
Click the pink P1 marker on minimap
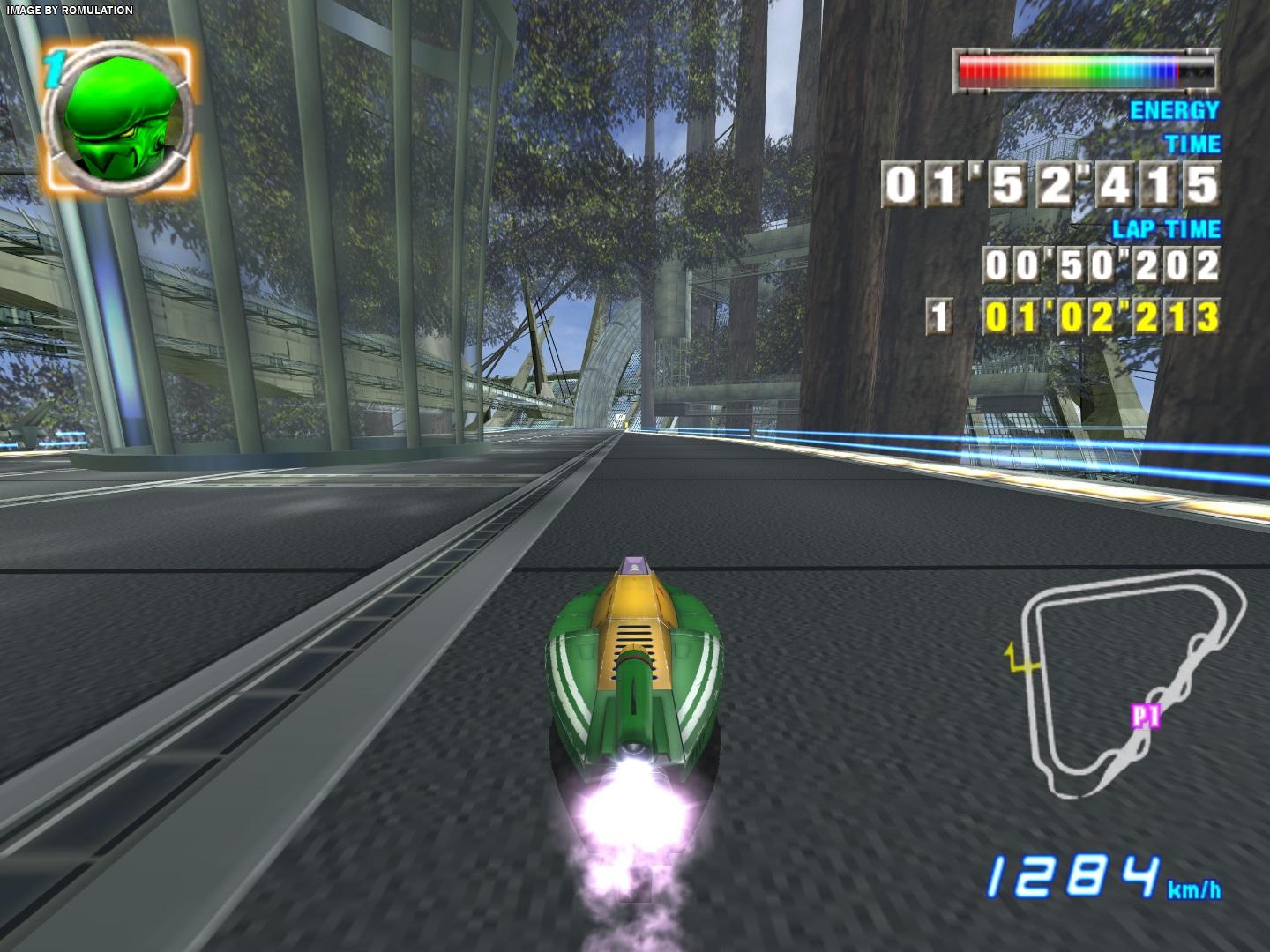click(1145, 718)
